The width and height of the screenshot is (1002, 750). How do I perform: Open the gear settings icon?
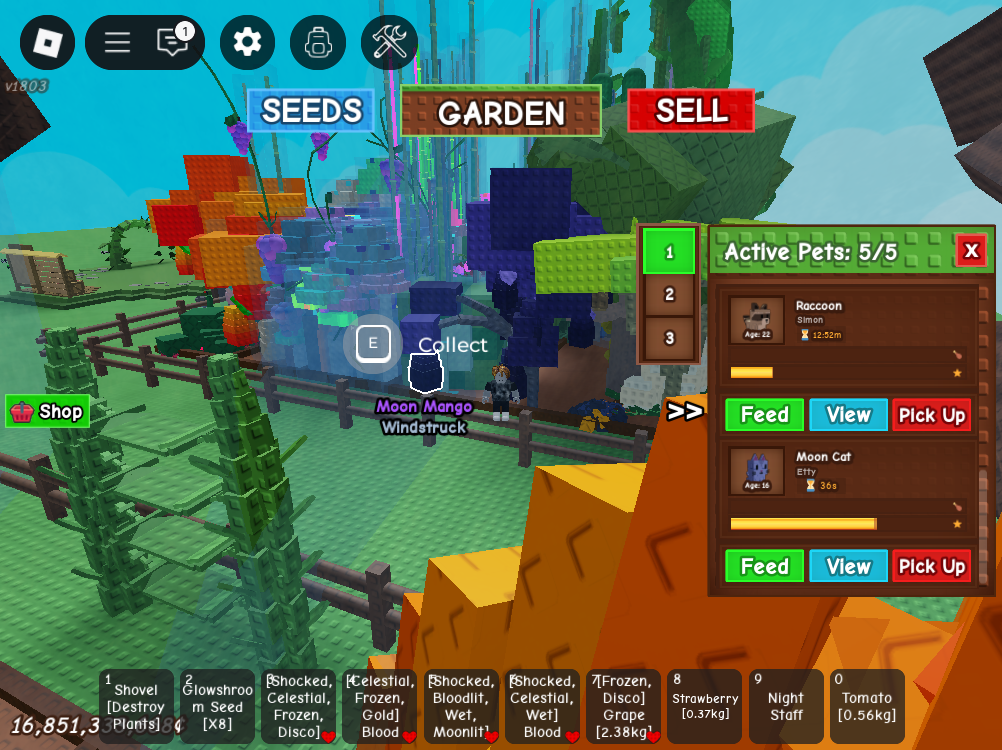coord(247,42)
